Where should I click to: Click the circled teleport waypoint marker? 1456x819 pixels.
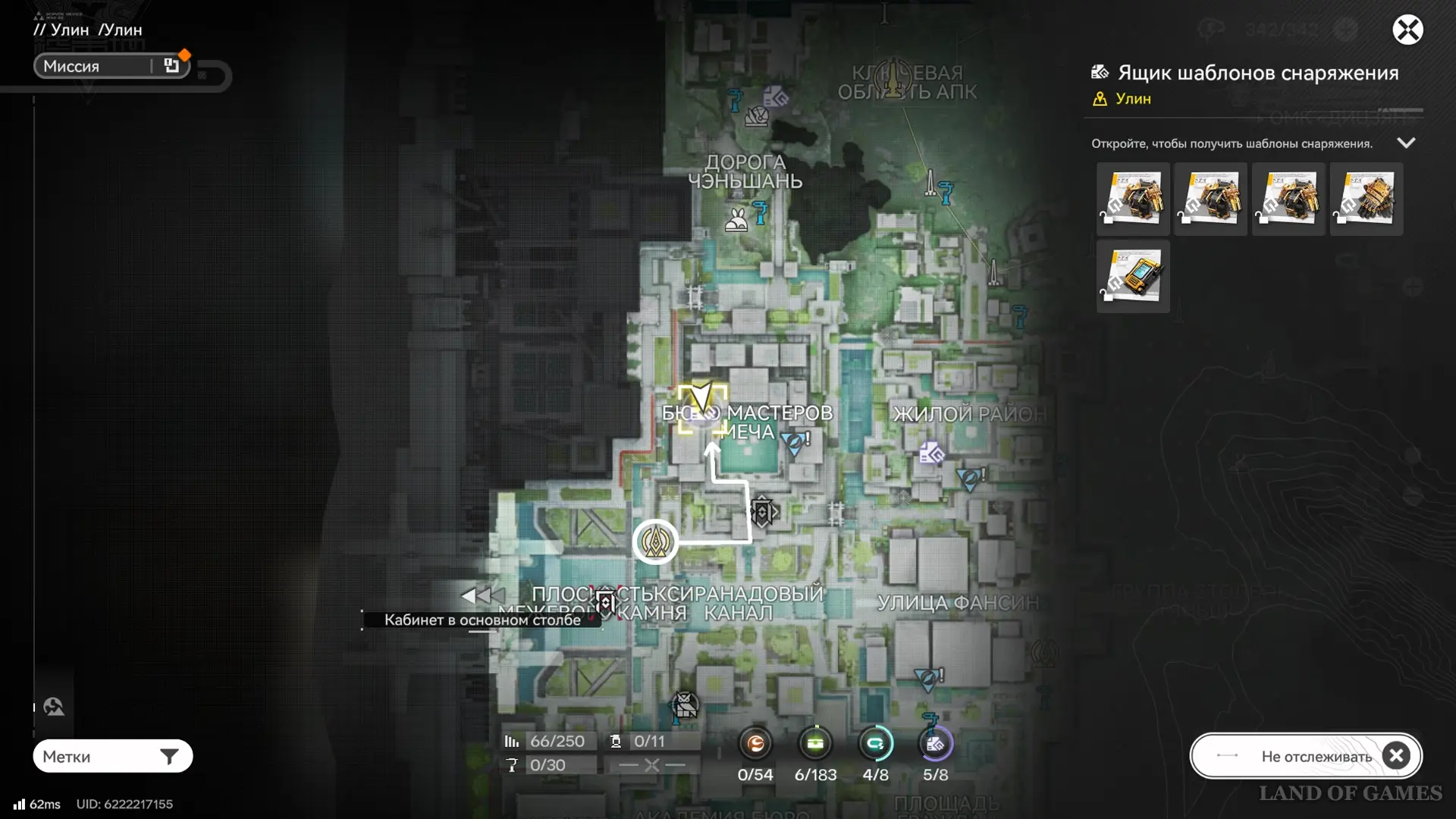pos(655,541)
